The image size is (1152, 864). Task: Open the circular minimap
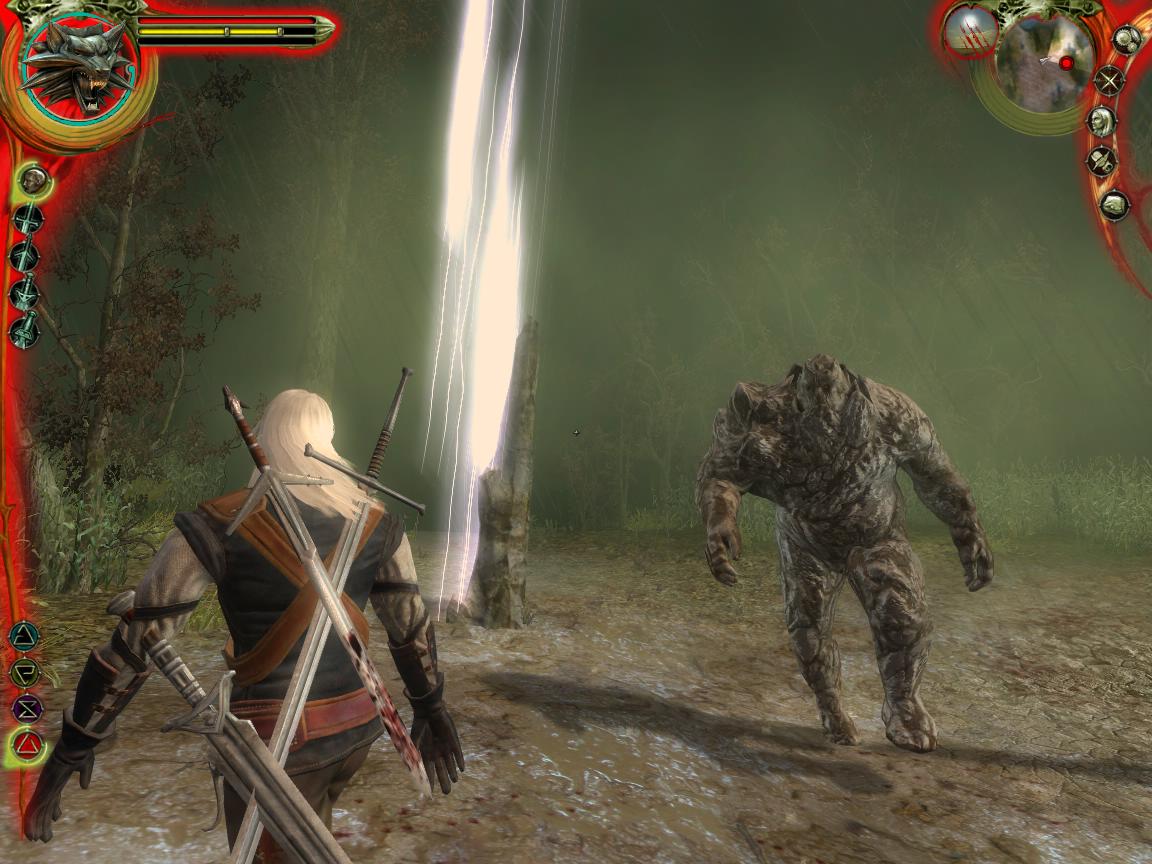point(1045,62)
